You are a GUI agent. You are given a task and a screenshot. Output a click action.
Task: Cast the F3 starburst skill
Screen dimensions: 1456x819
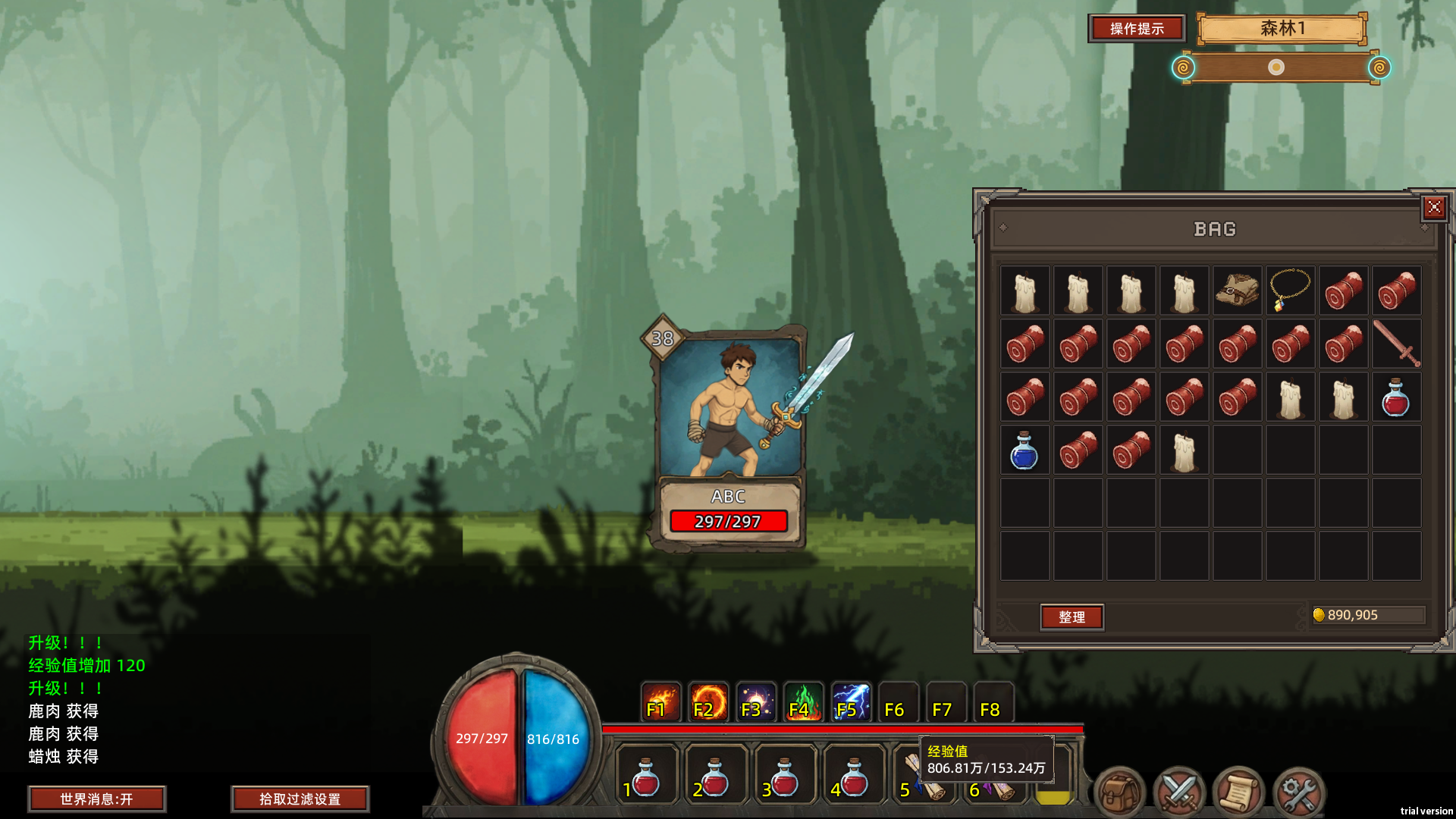(x=755, y=703)
